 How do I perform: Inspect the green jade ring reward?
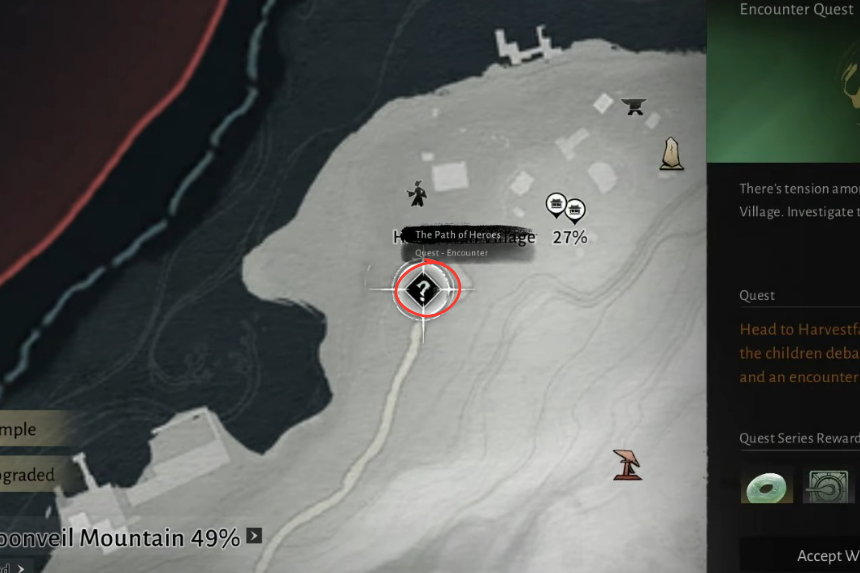point(767,487)
